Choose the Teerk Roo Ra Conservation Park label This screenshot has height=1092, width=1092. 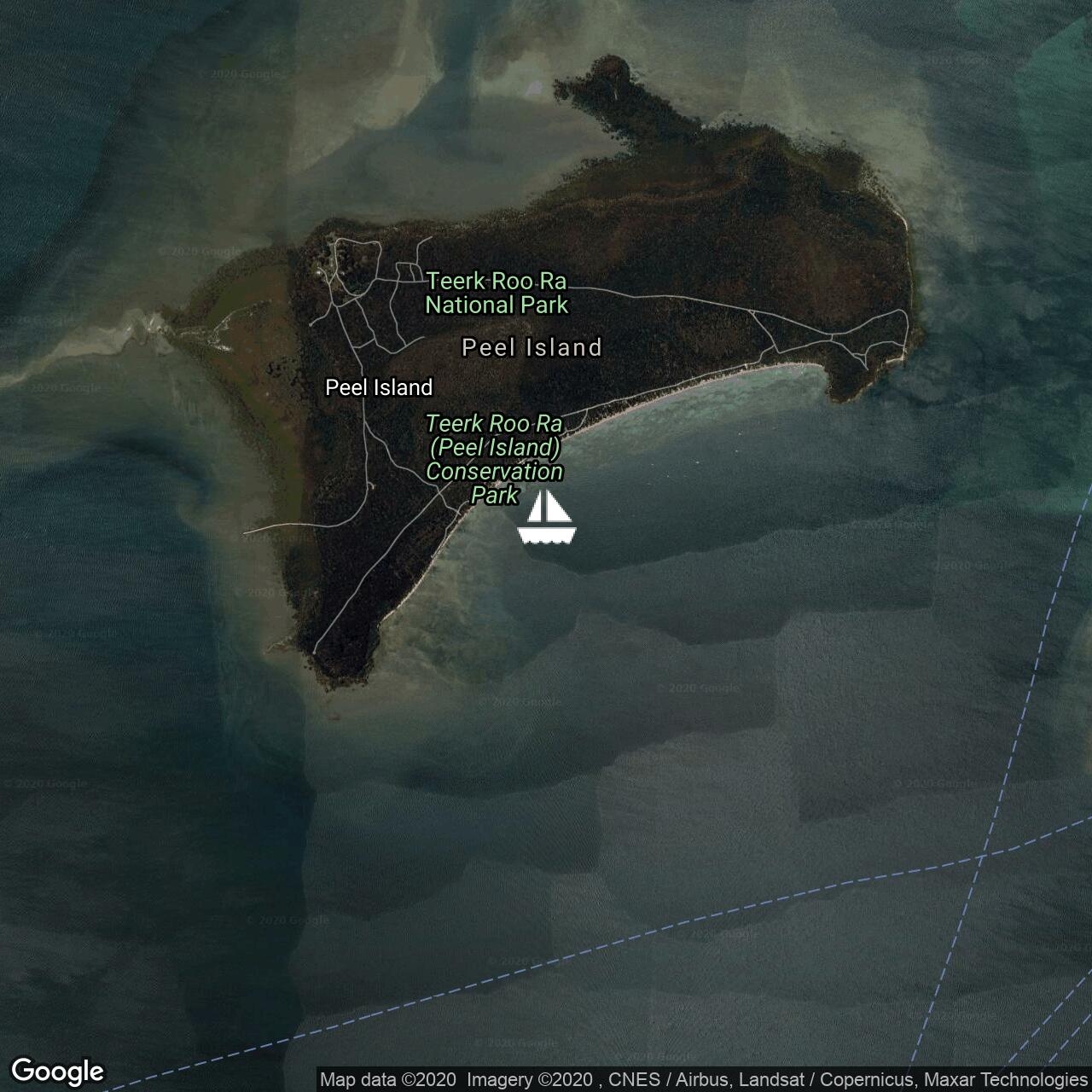click(495, 459)
